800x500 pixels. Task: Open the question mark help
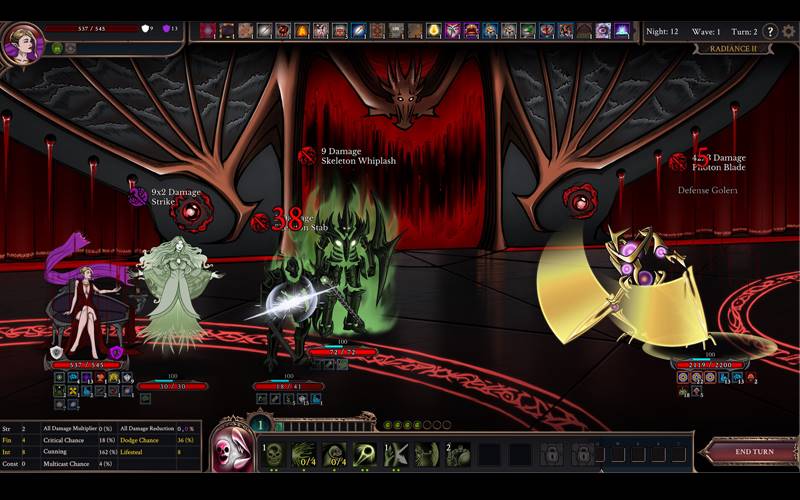(x=770, y=31)
